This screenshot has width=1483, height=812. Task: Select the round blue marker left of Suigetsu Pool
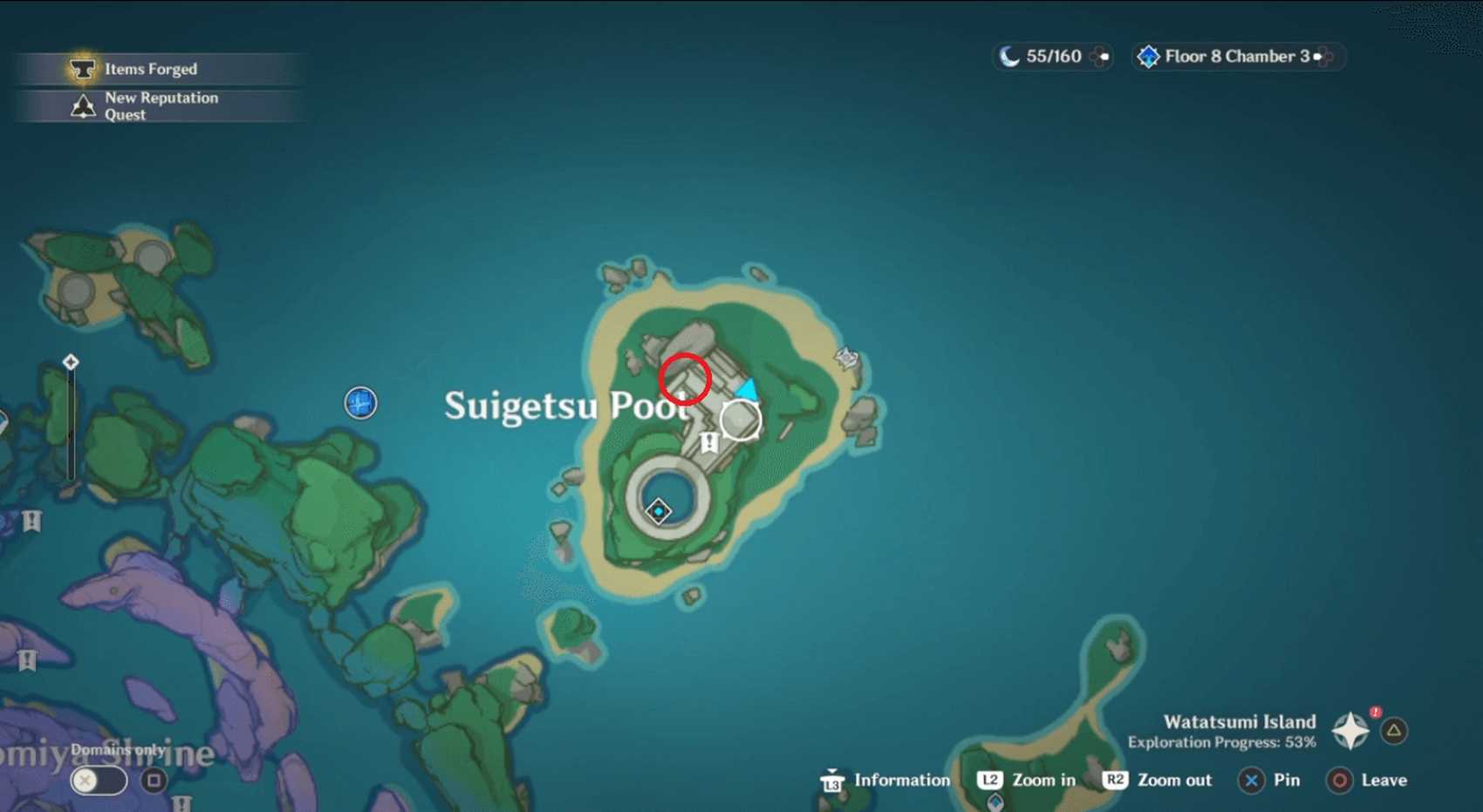(360, 403)
